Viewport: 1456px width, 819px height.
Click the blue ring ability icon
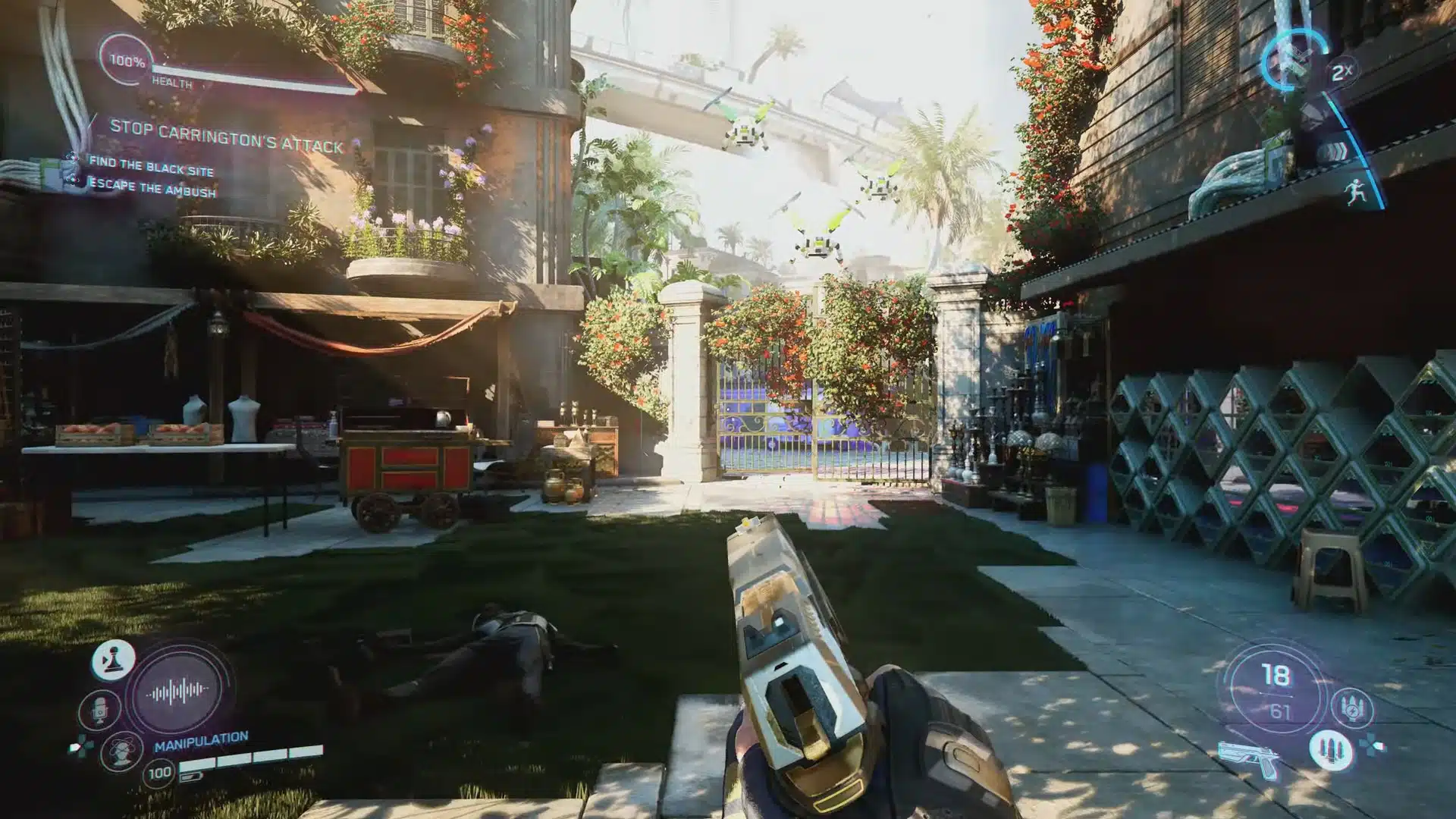point(1294,58)
